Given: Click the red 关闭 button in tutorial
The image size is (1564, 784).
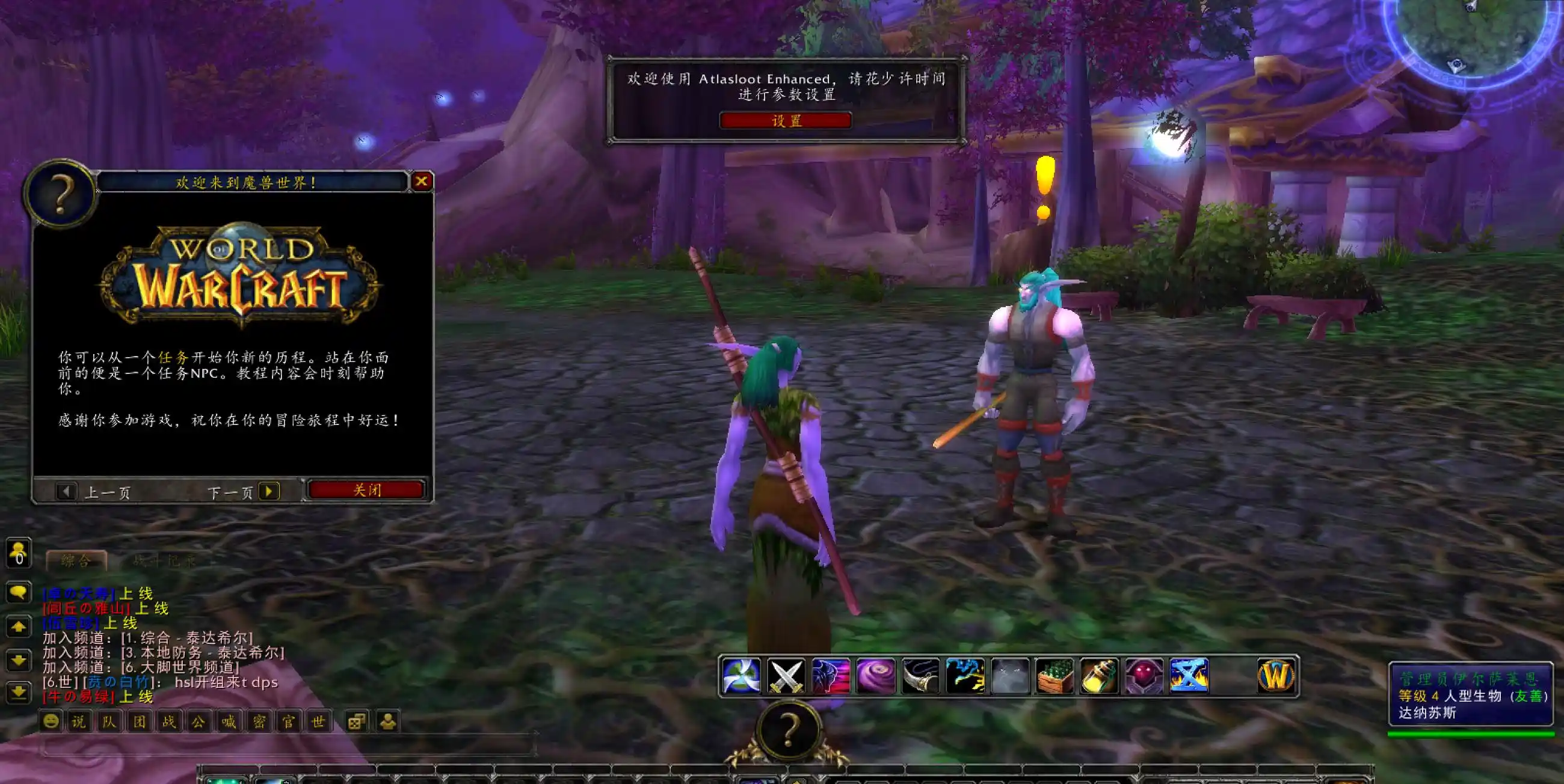Looking at the screenshot, I should (x=366, y=489).
